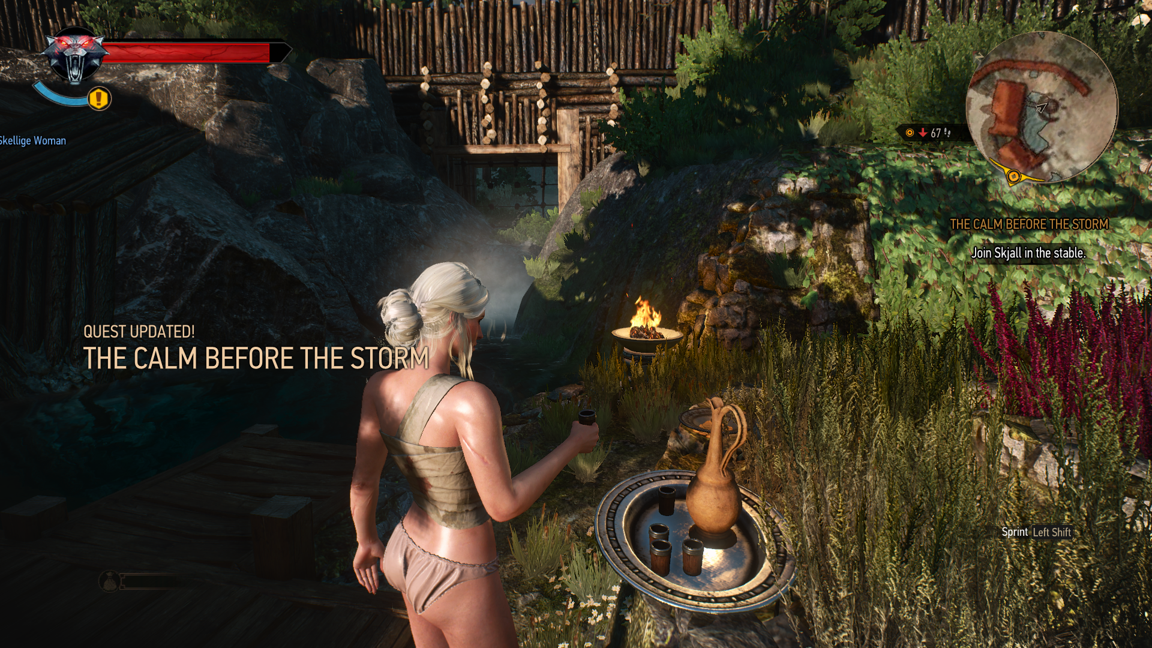Click the circular minimap
The width and height of the screenshot is (1152, 648).
[1040, 107]
